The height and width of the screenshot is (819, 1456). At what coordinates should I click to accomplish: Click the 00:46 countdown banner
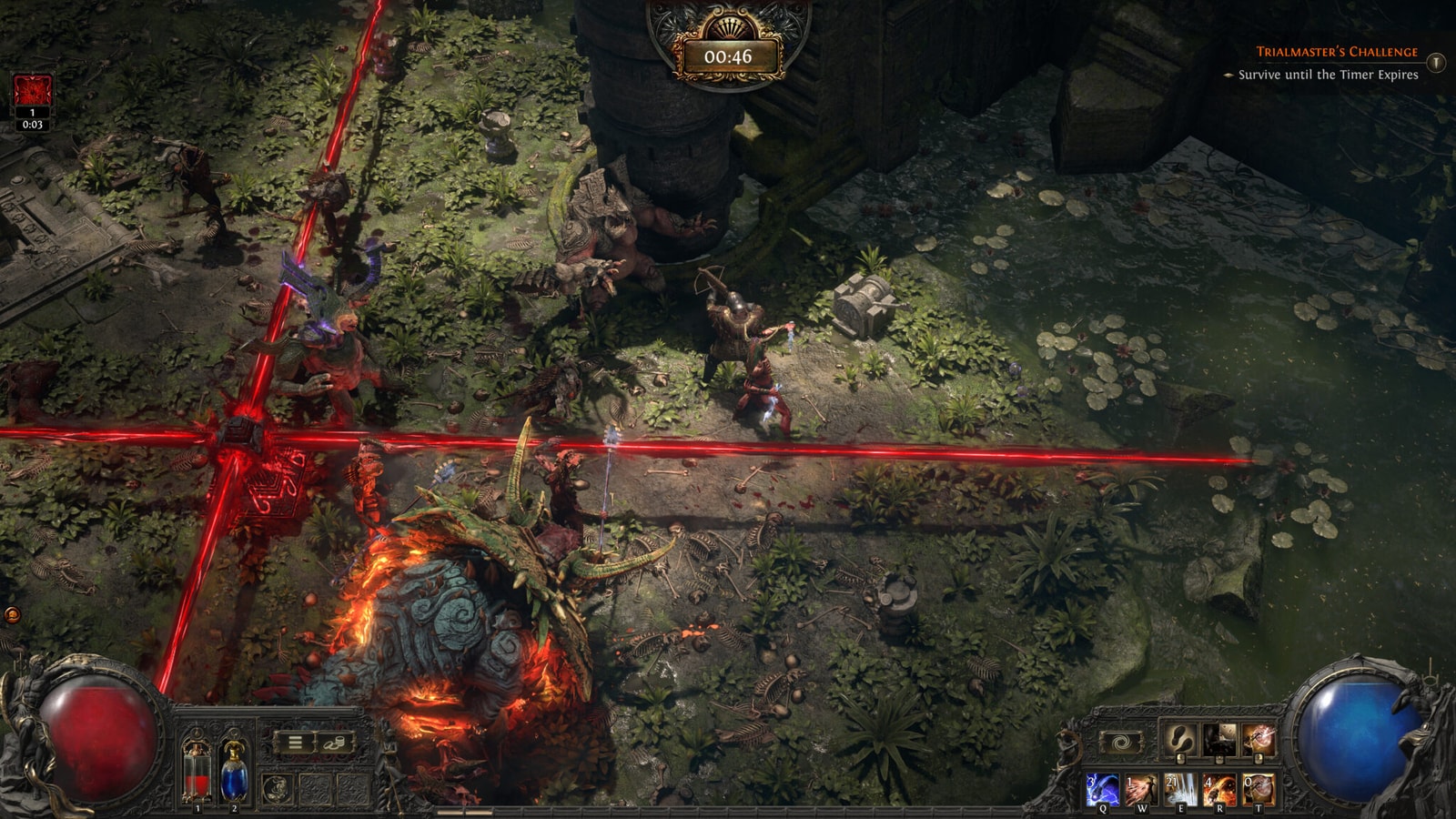pos(728,55)
